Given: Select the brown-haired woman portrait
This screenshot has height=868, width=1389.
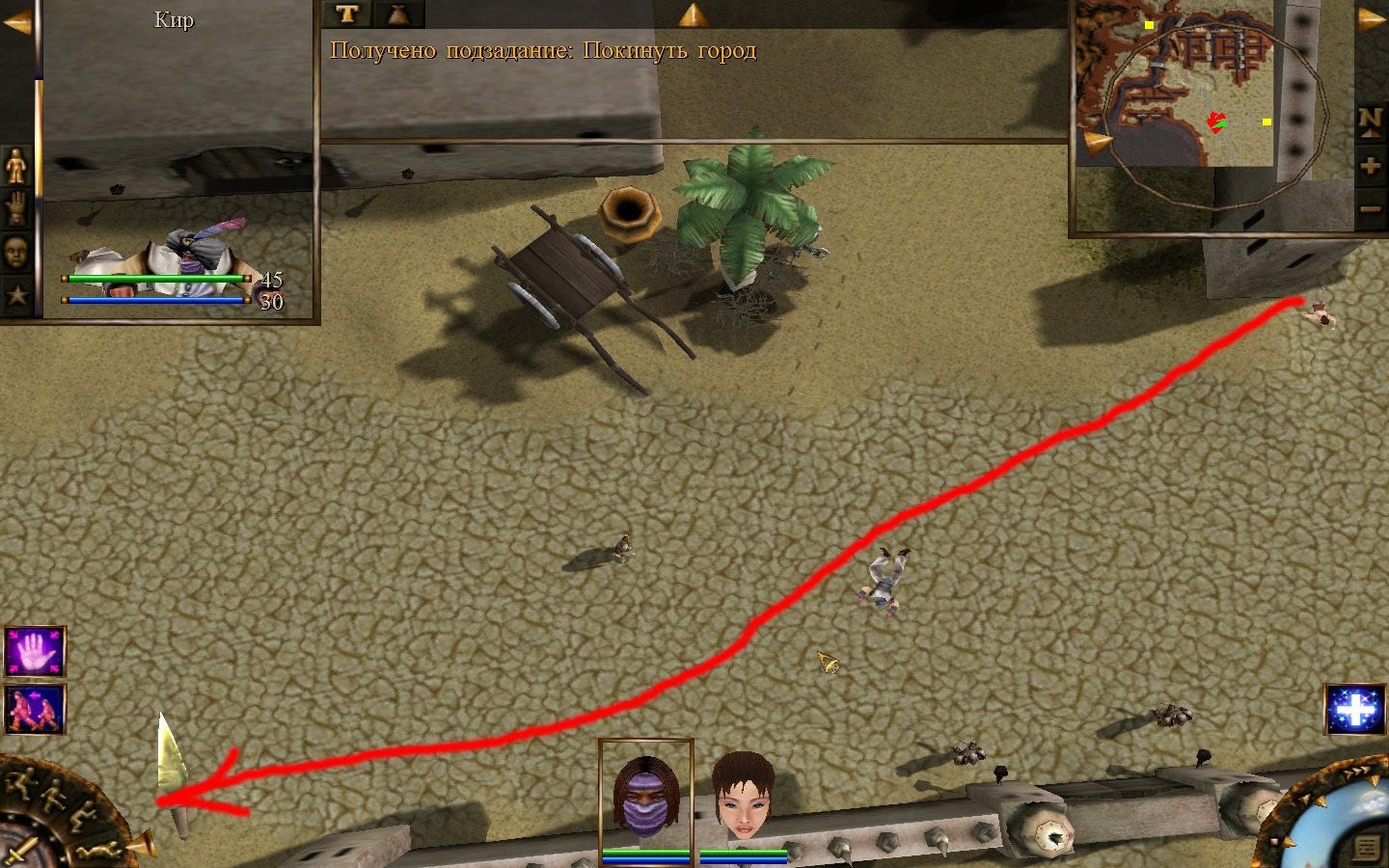Looking at the screenshot, I should [743, 797].
